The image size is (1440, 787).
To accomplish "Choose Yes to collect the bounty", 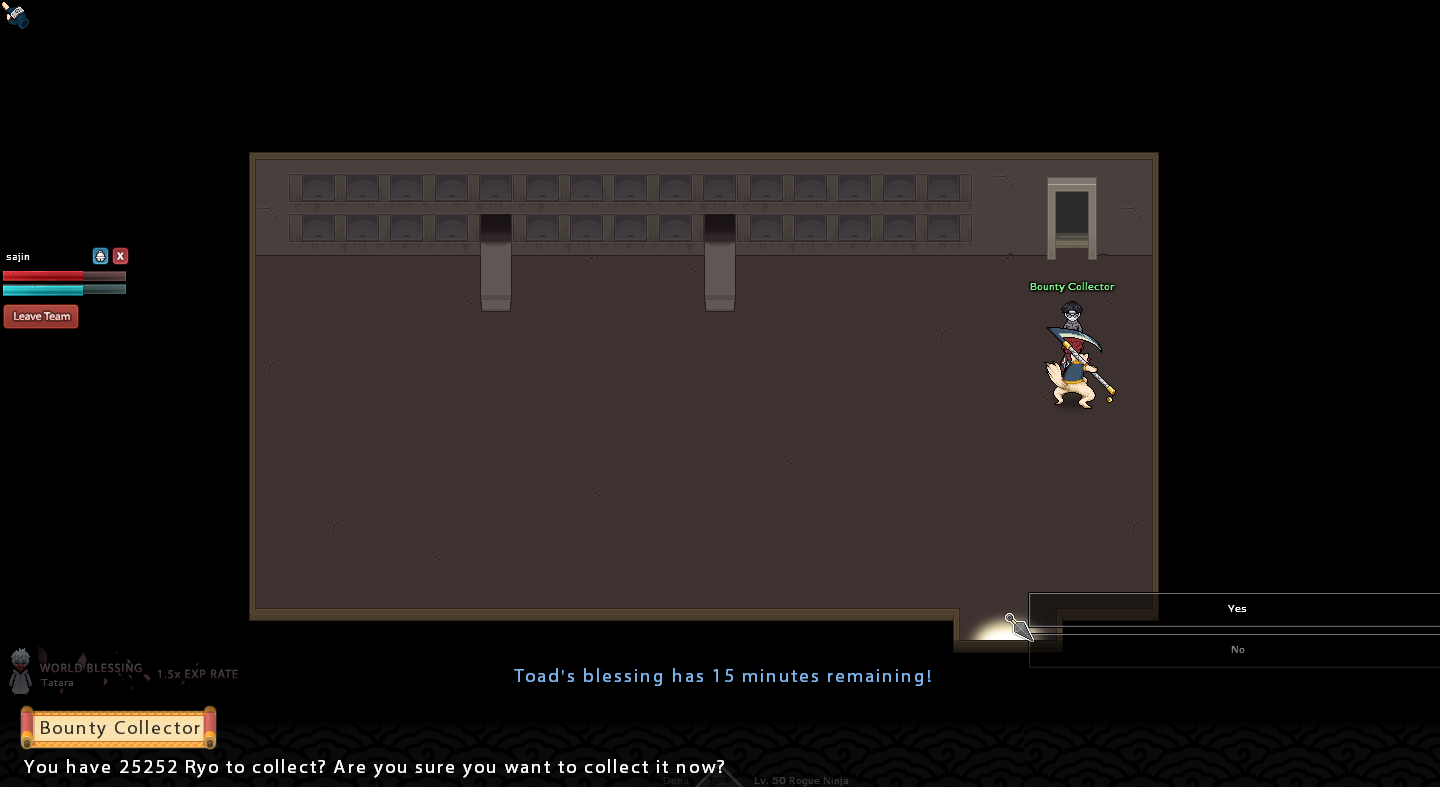I will click(x=1236, y=609).
